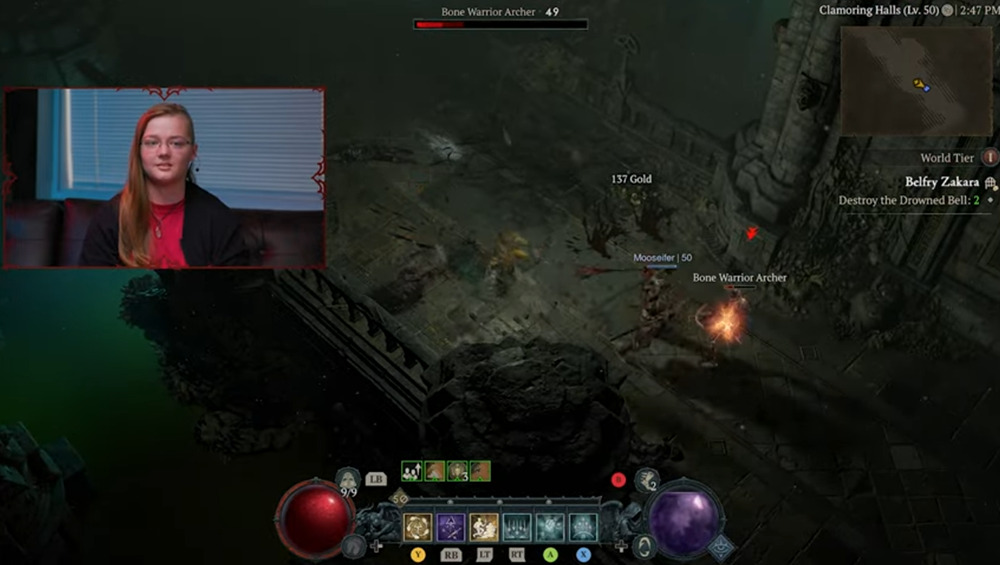This screenshot has height=565, width=1000.
Task: Activate the purple skill slot
Action: [x=450, y=527]
